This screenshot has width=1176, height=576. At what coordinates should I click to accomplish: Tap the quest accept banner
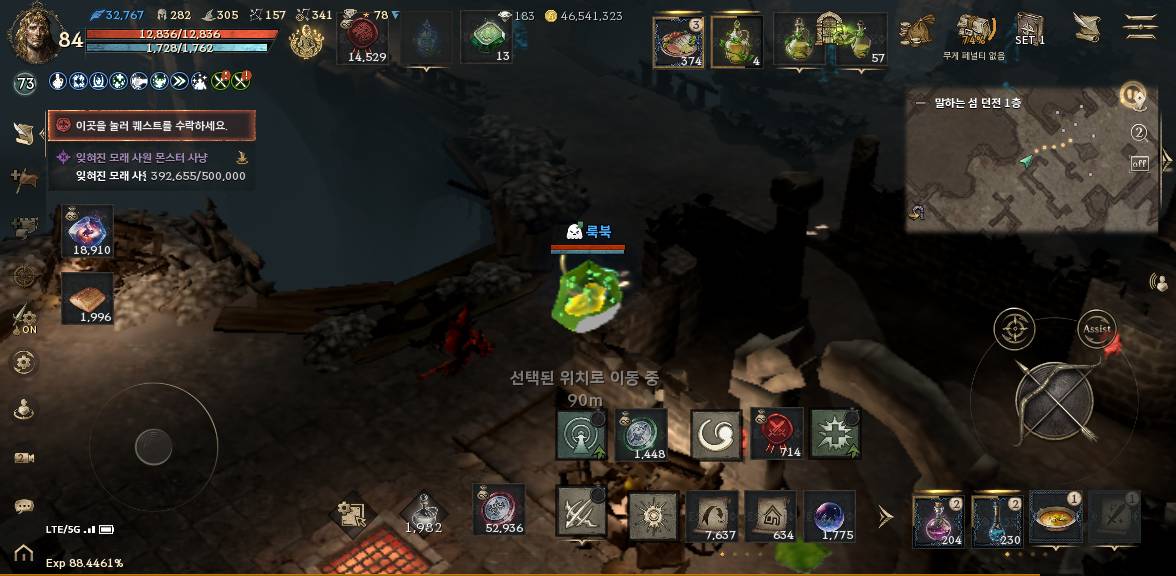[x=152, y=126]
